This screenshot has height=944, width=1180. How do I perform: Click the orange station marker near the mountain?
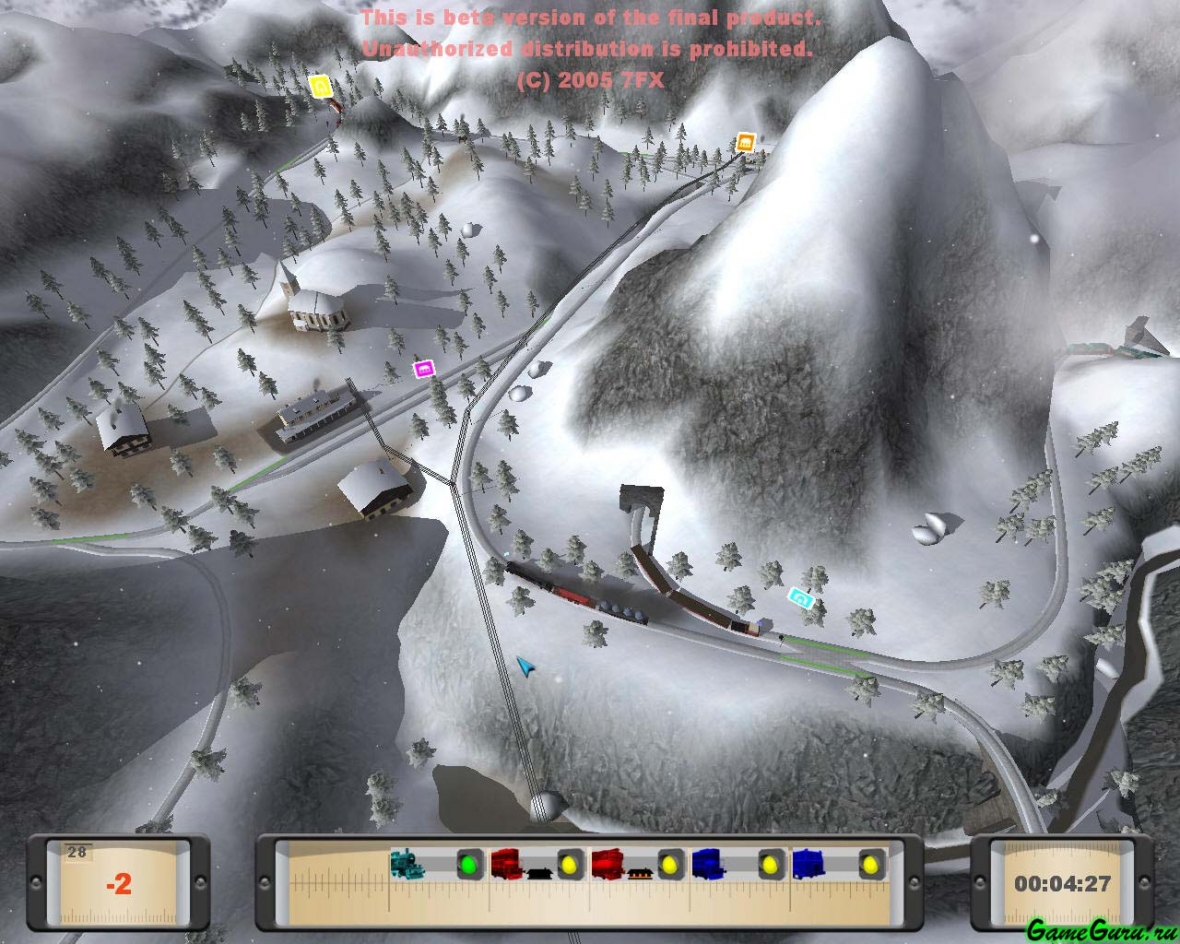(745, 142)
